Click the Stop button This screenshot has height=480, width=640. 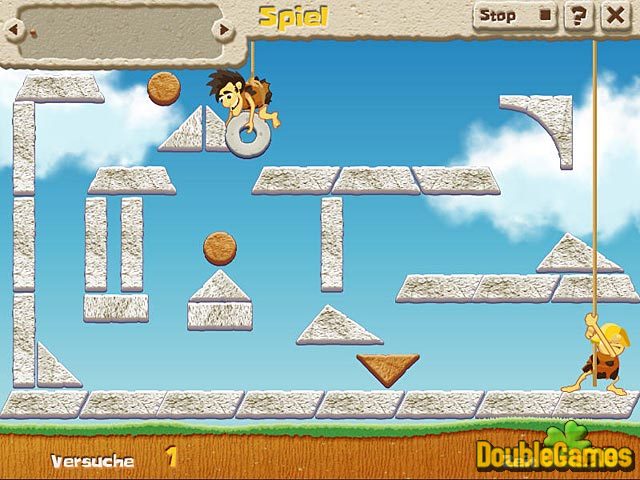(514, 16)
